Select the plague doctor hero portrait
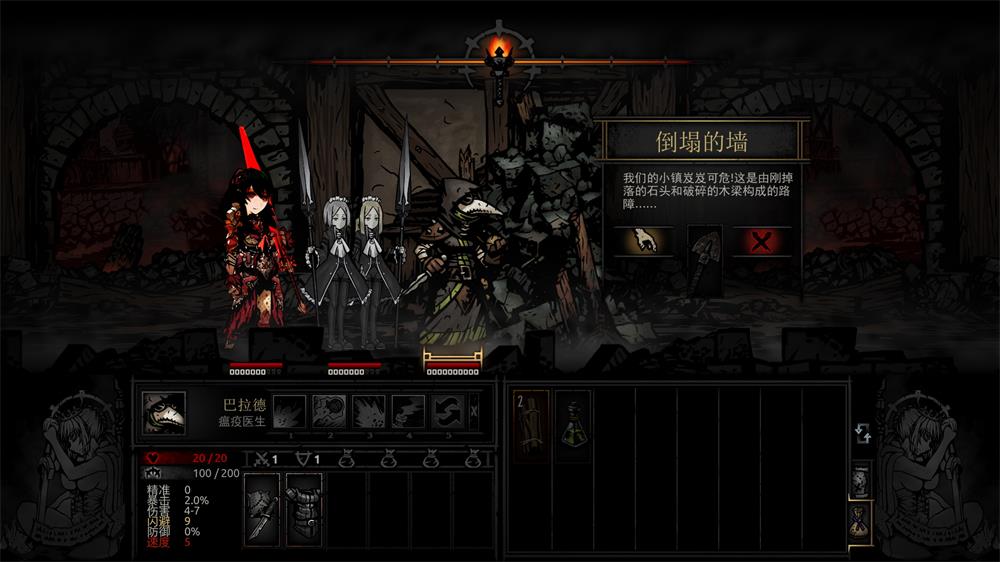The width and height of the screenshot is (1000, 562). coord(162,412)
